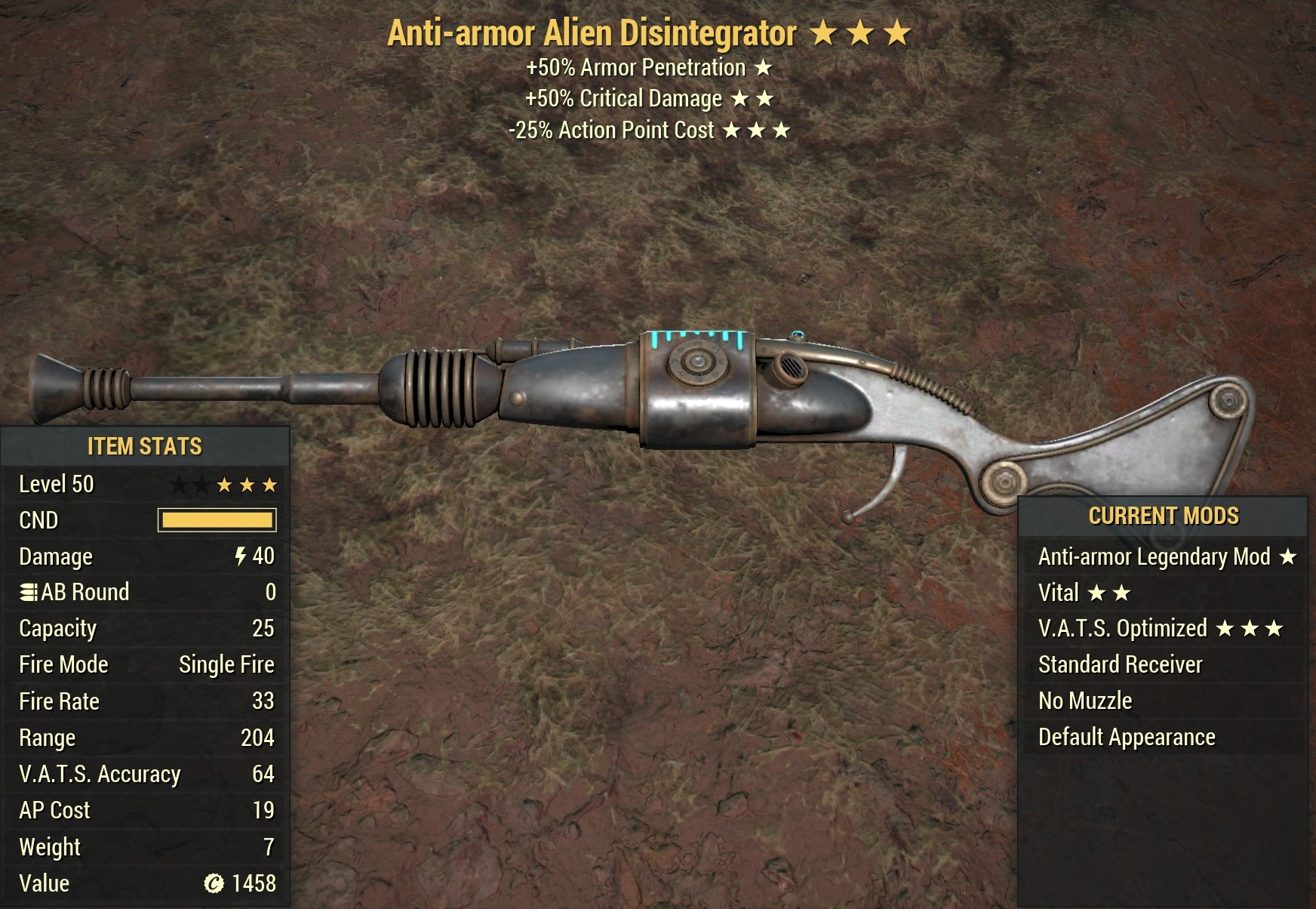
Task: Click the three stars after Action Point Cost
Action: point(757,130)
